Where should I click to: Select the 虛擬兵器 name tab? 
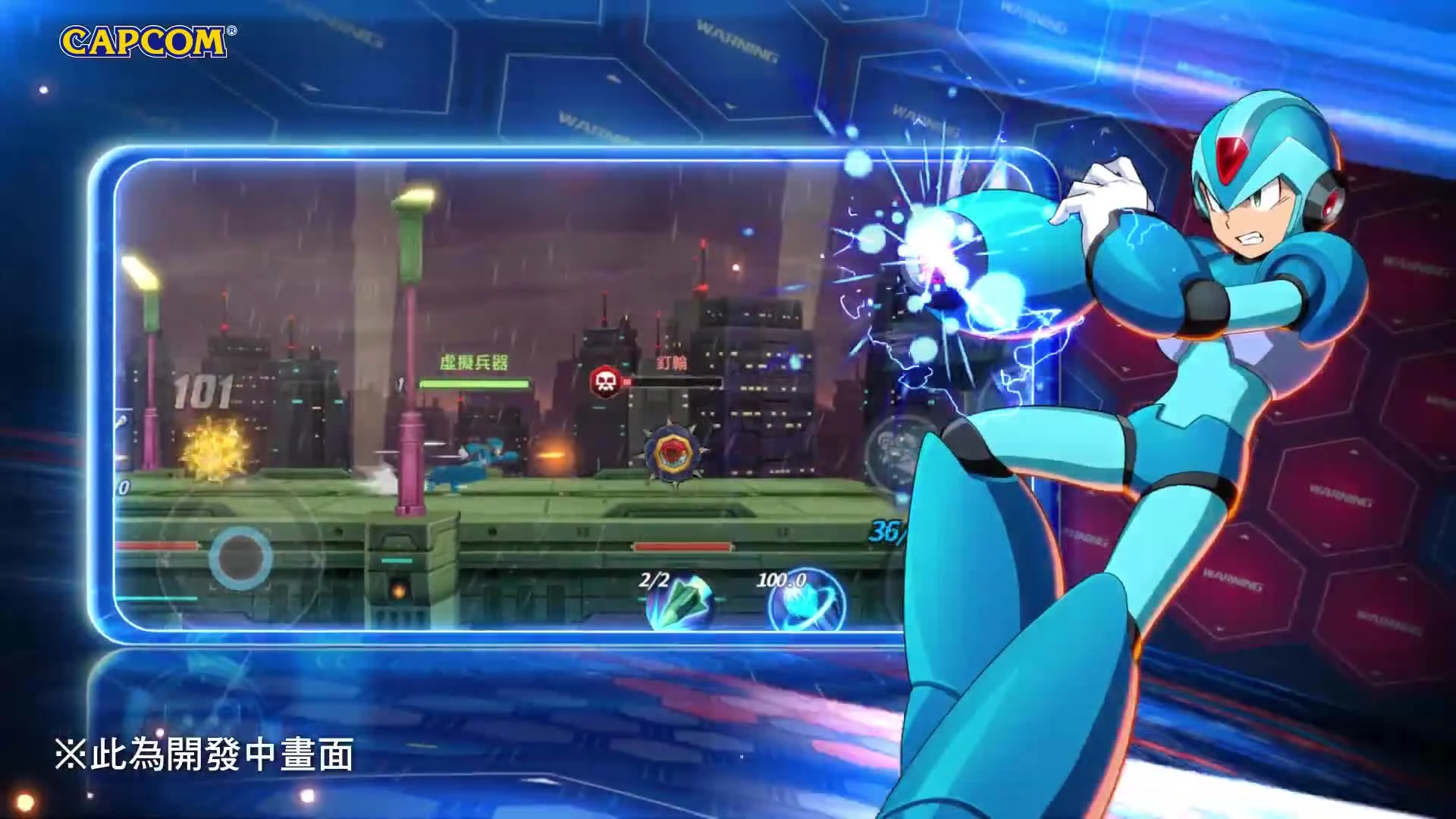point(474,359)
